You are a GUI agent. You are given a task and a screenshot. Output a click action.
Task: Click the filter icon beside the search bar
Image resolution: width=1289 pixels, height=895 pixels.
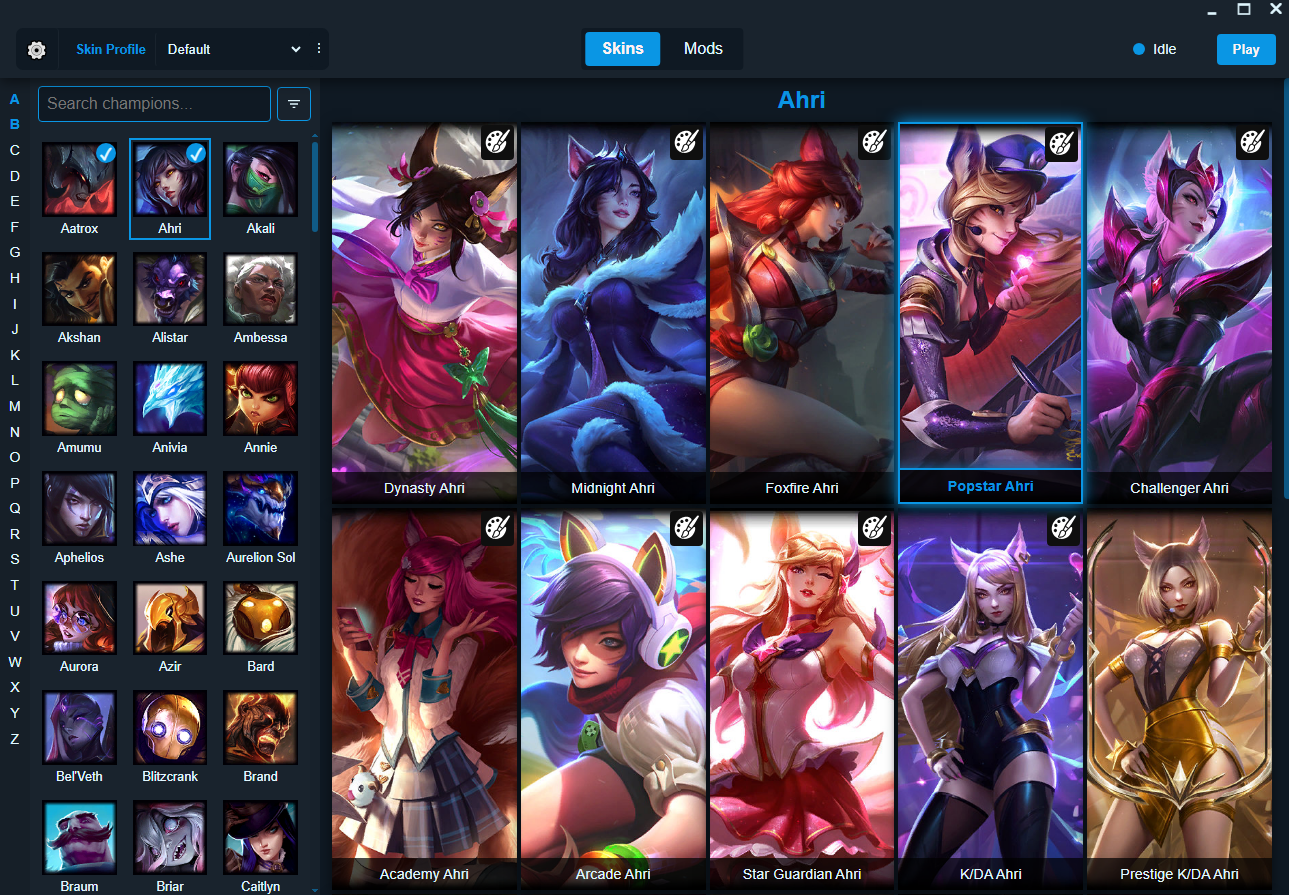pyautogui.click(x=293, y=103)
